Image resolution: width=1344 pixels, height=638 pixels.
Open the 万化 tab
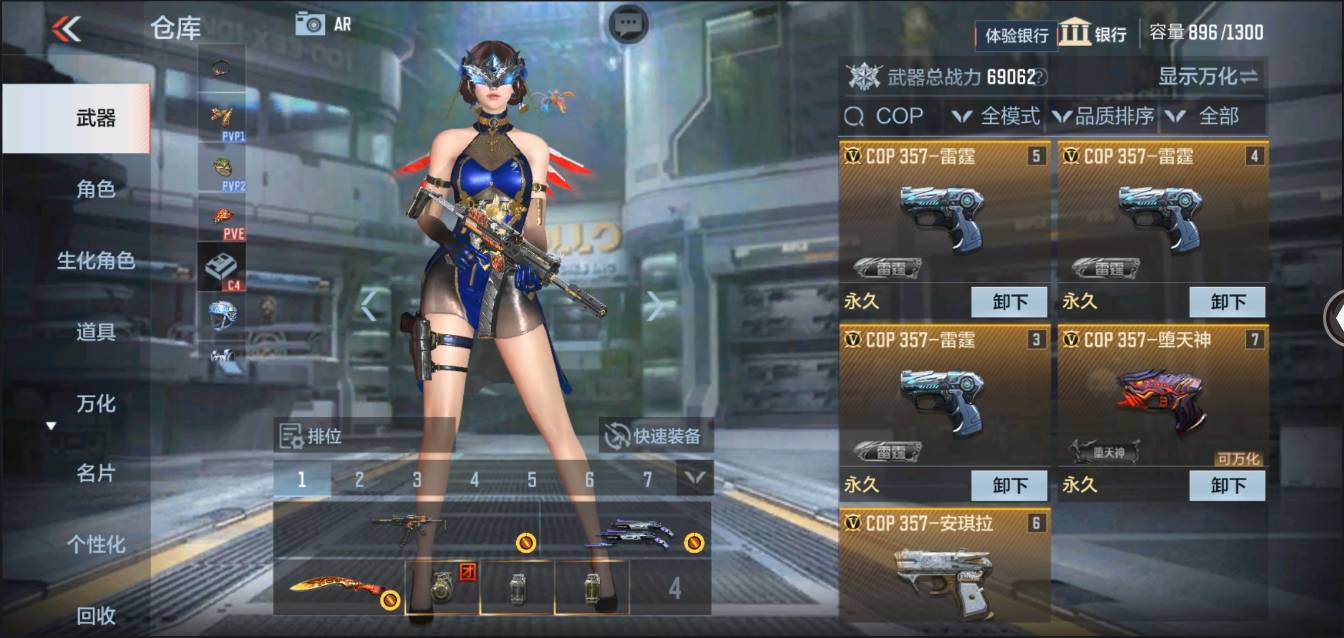click(96, 404)
